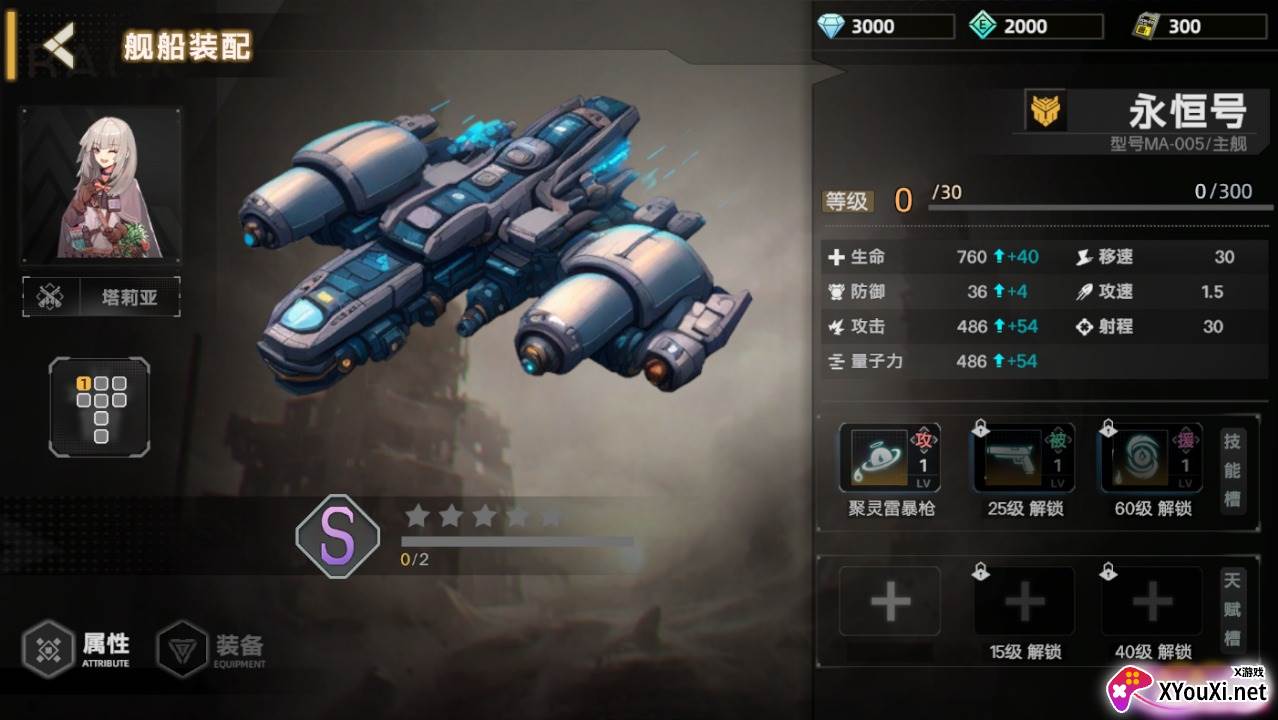This screenshot has height=720, width=1278.
Task: Go back using the arrow button
Action: [x=60, y=44]
